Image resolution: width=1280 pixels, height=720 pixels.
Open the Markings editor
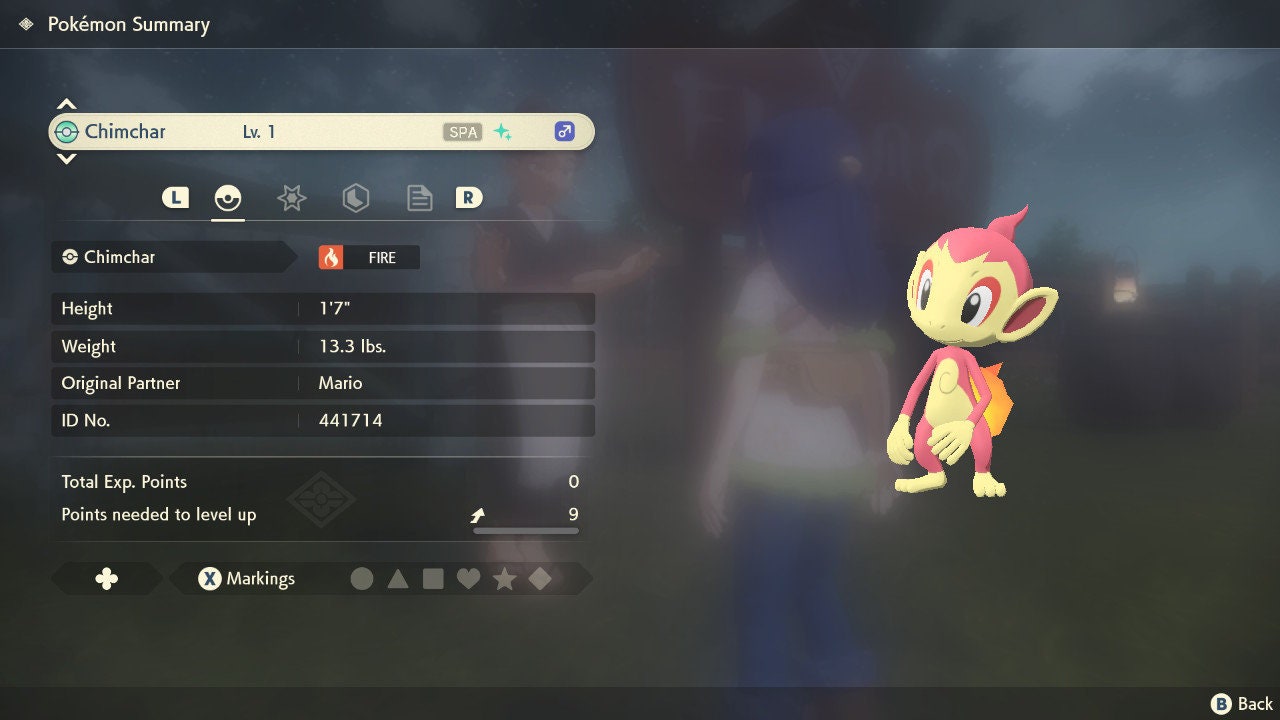pos(246,579)
